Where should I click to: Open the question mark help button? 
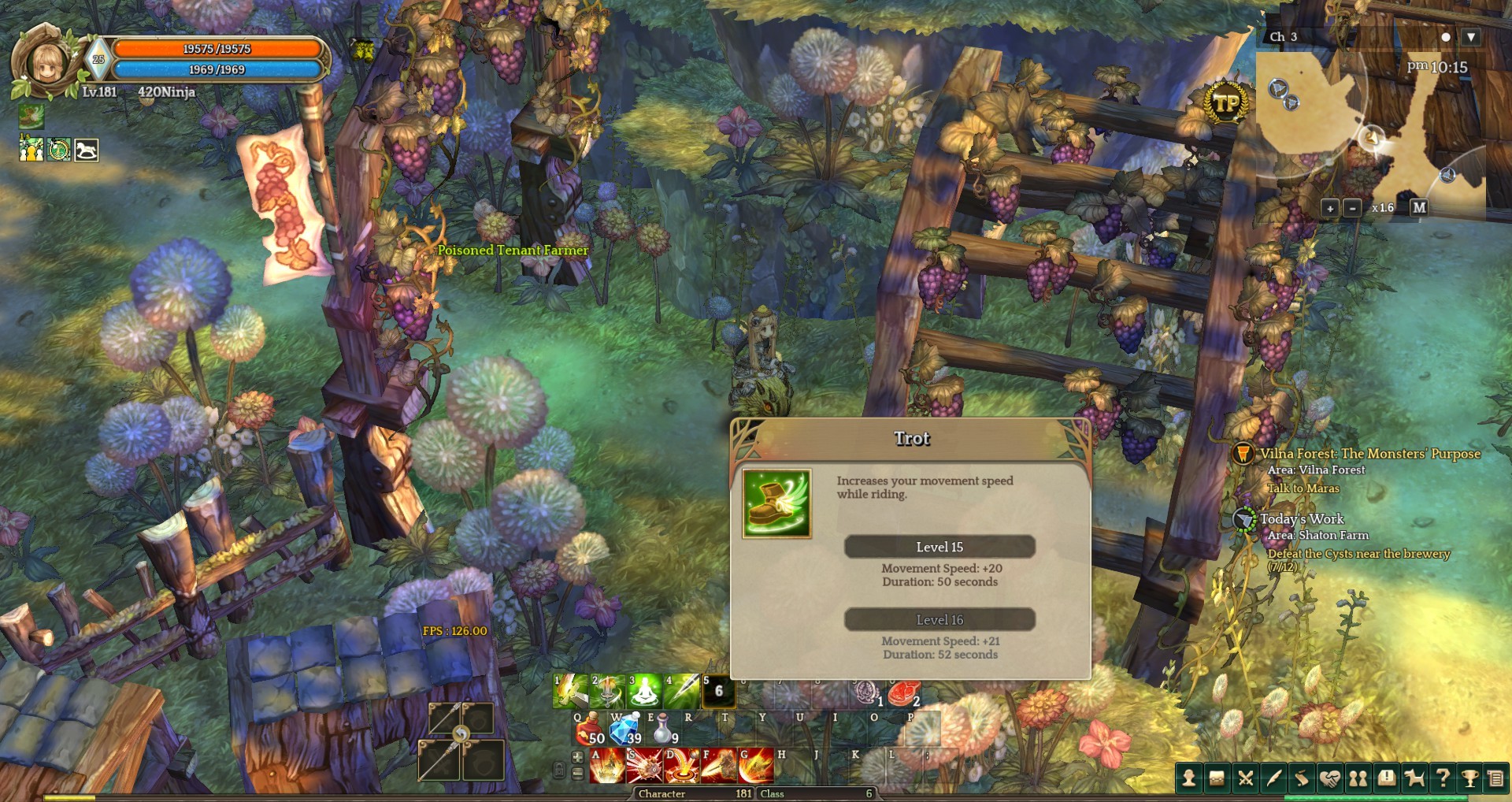pos(1442,778)
